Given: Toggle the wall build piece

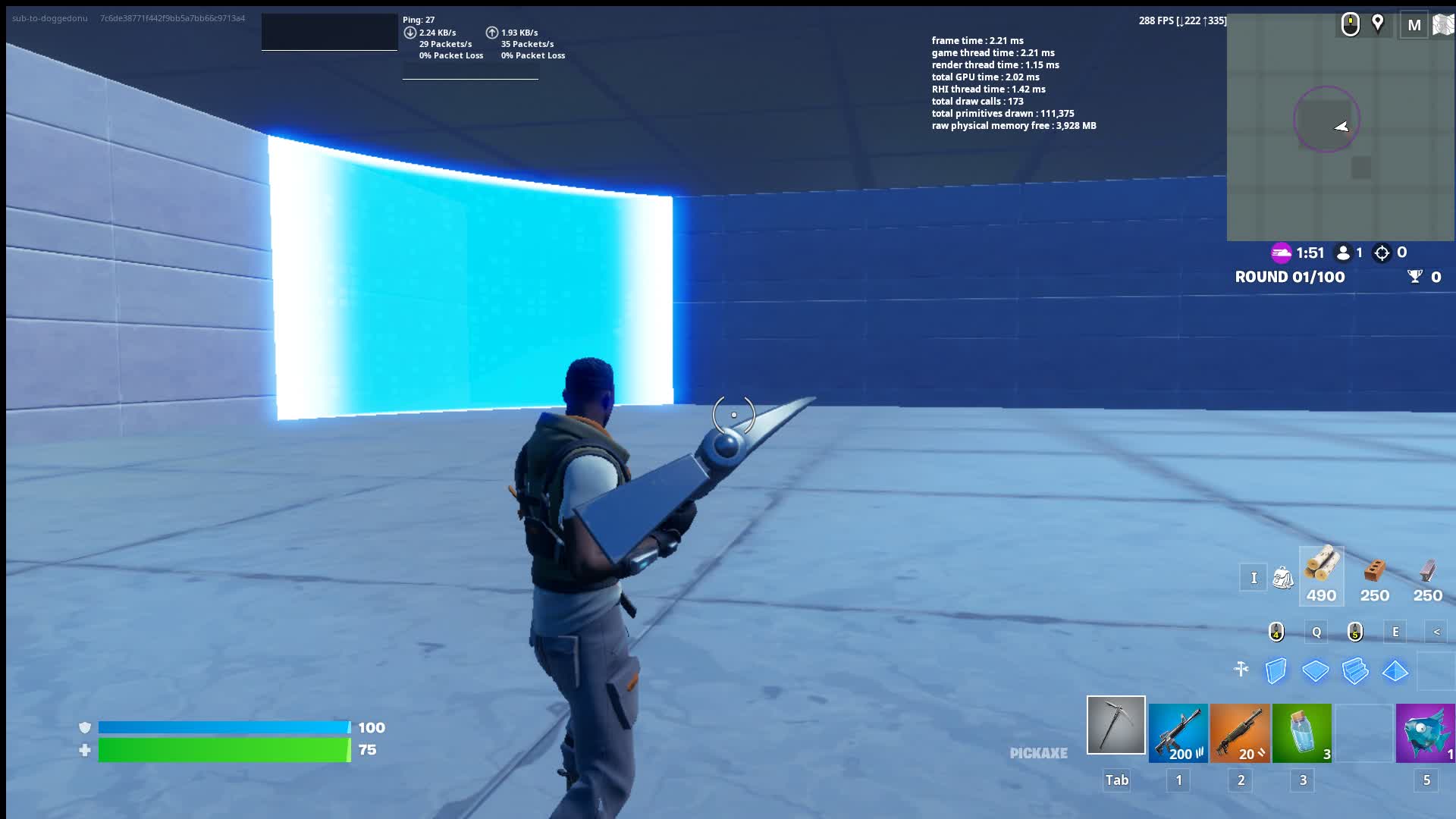Looking at the screenshot, I should 1276,670.
